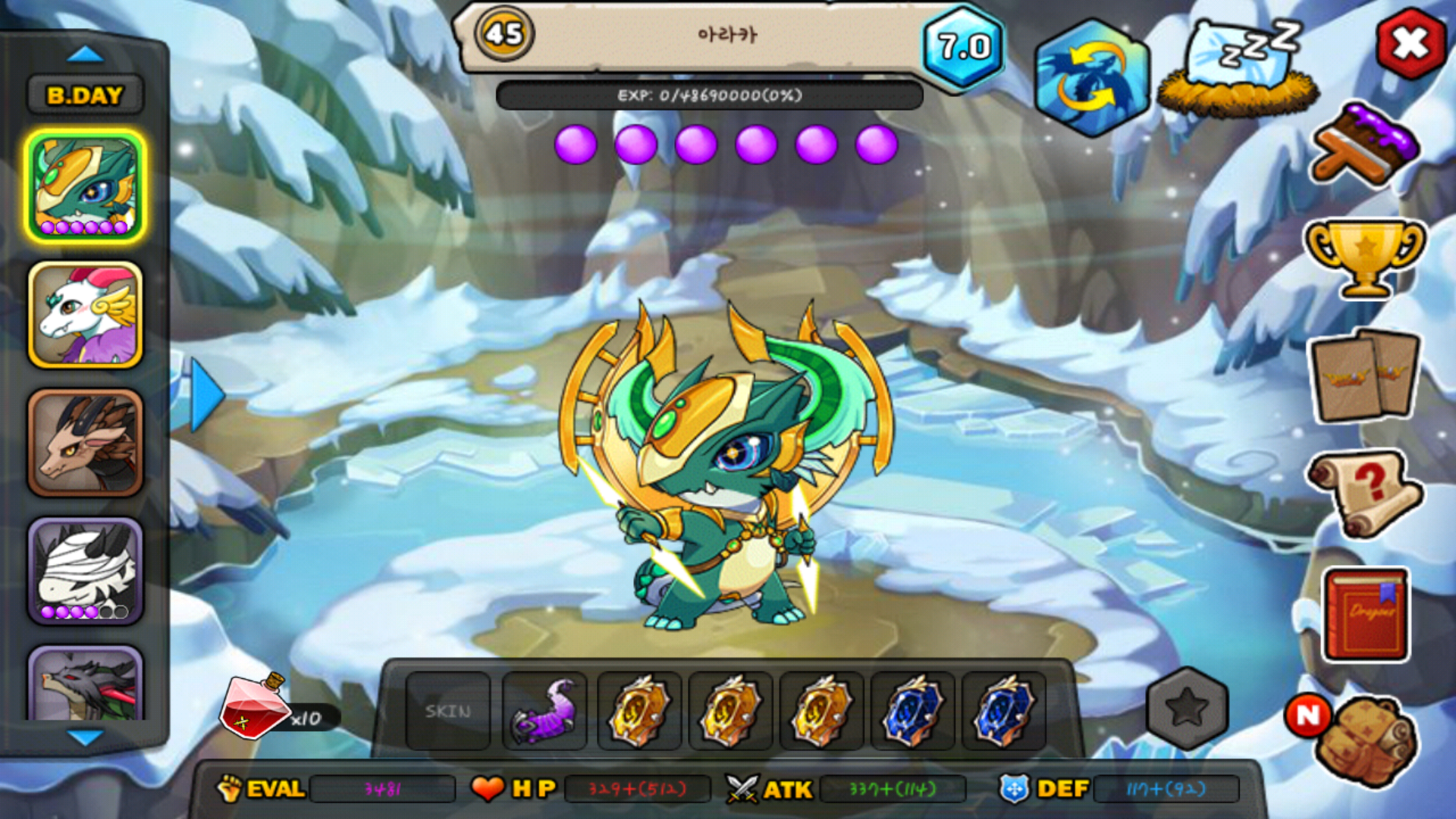
Task: Tap the dragon swap hexagon icon
Action: click(x=1091, y=78)
